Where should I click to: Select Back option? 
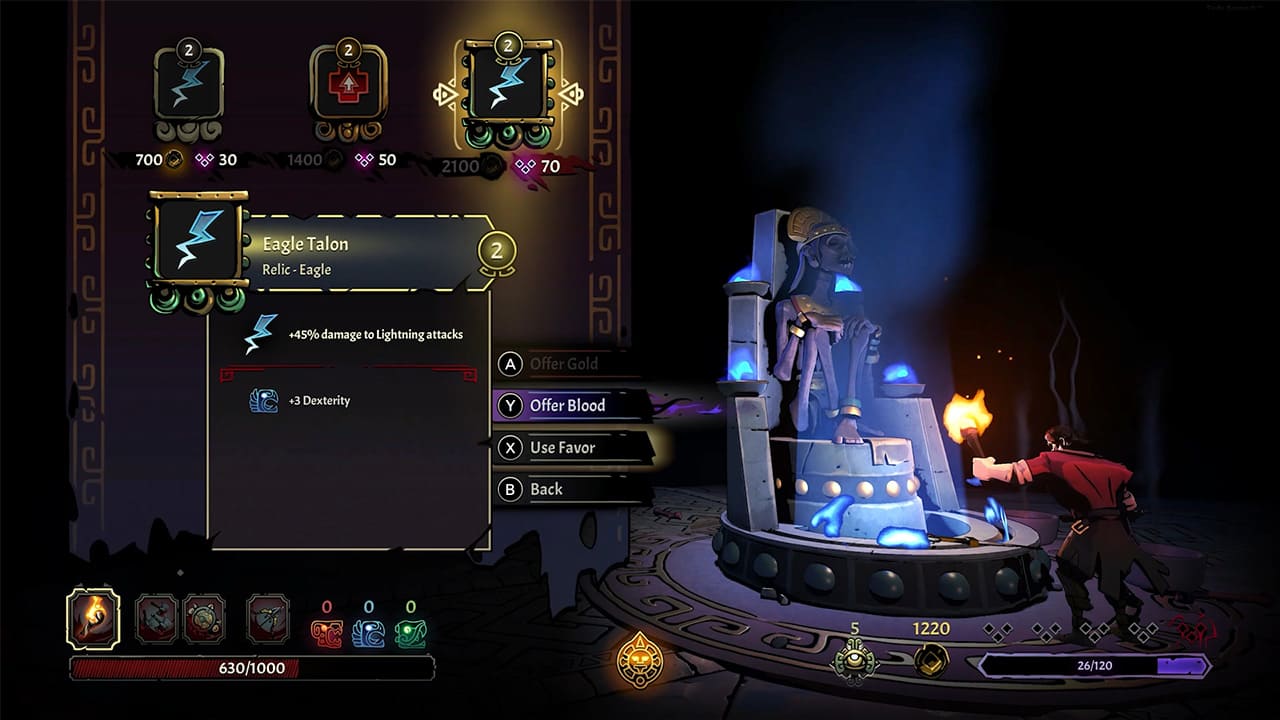click(x=545, y=488)
